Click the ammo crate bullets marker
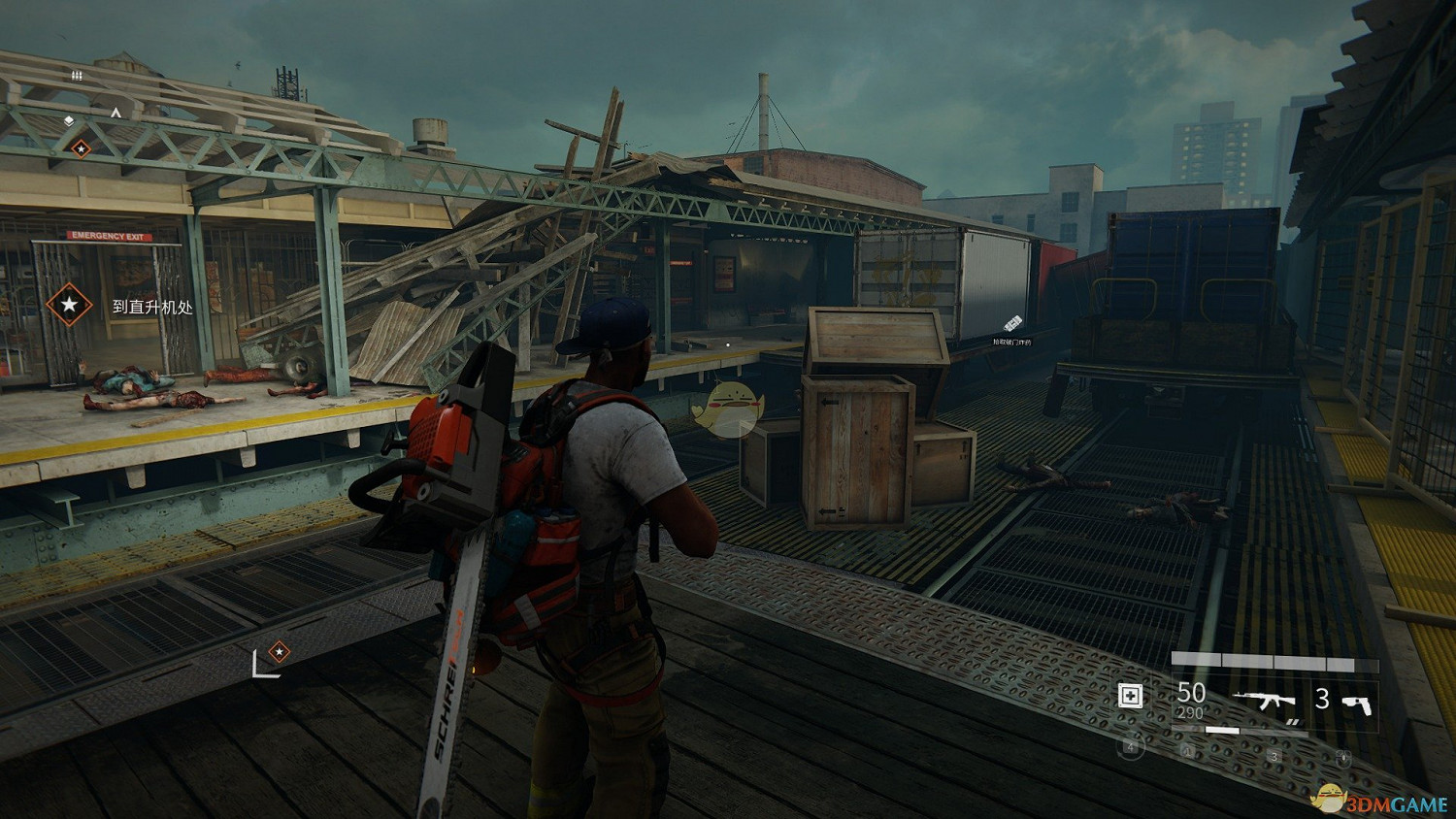The image size is (1456, 819). [77, 75]
